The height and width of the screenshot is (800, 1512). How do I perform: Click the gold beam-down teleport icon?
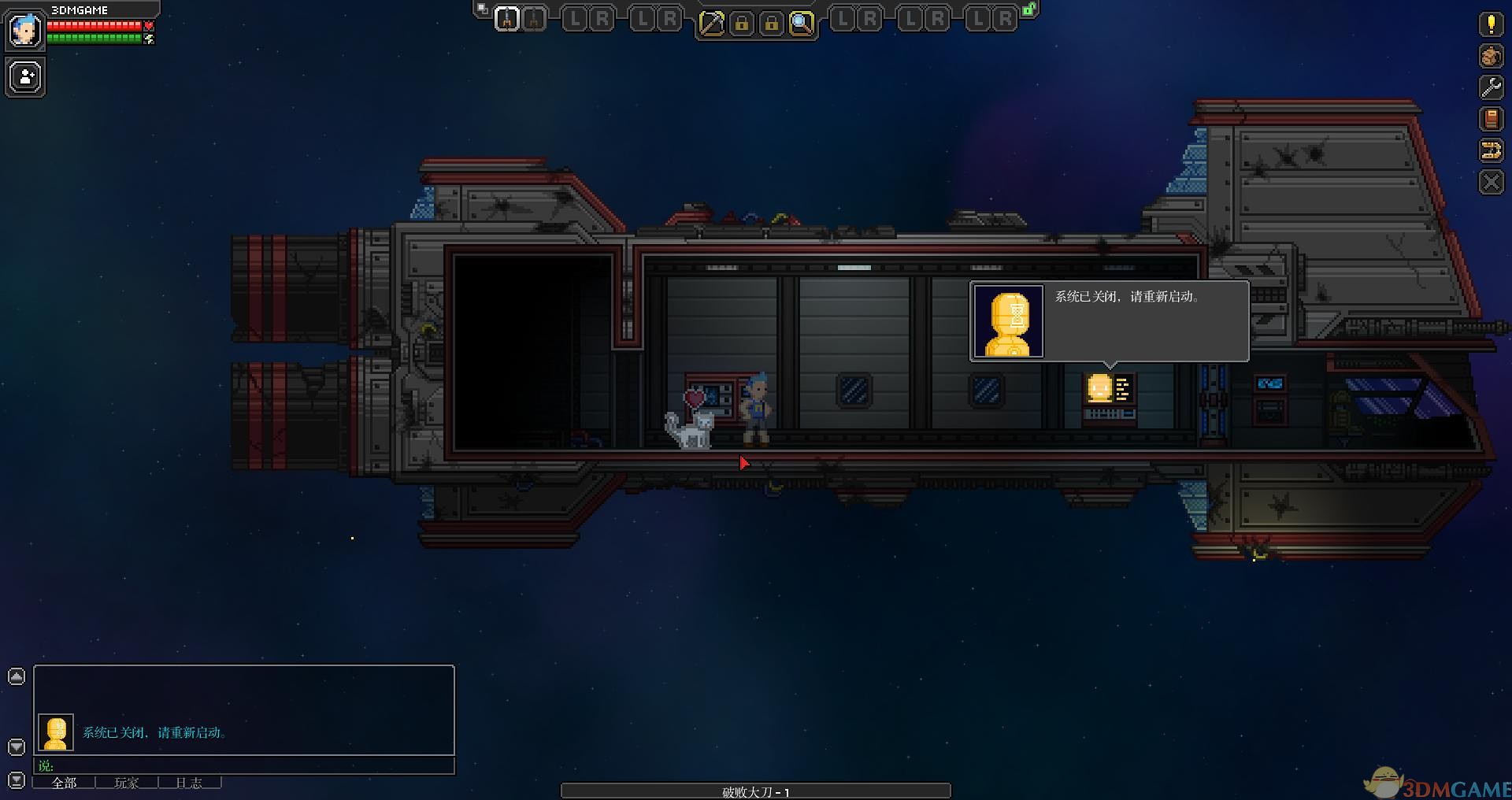click(1491, 150)
